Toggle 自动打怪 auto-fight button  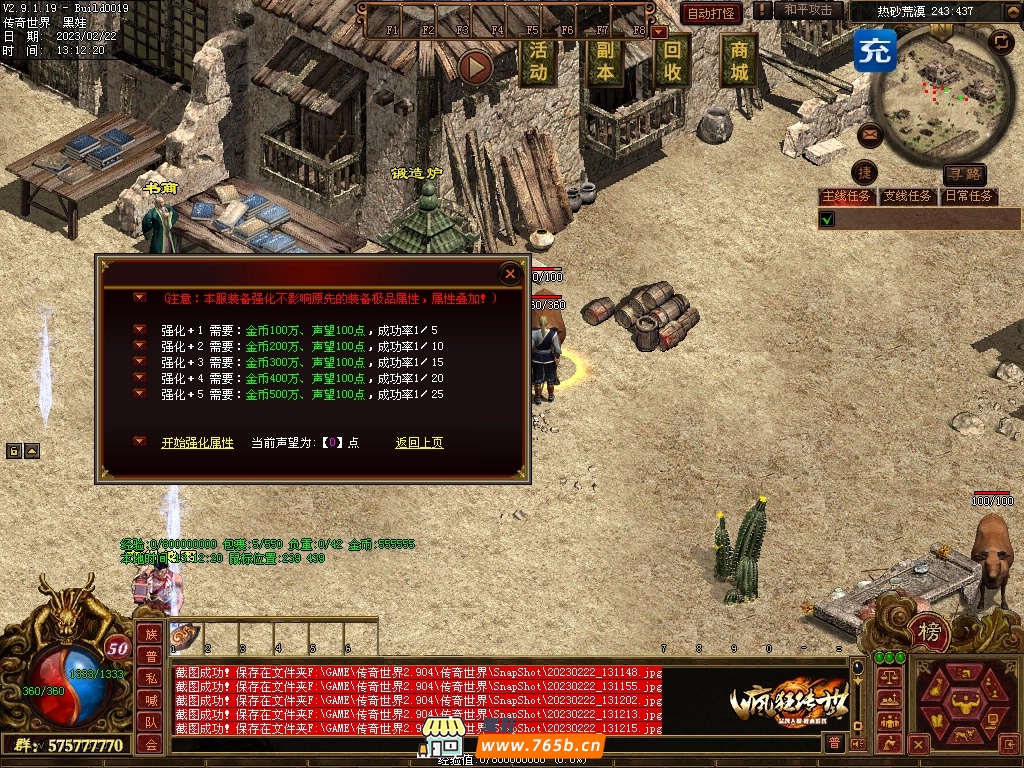click(711, 13)
